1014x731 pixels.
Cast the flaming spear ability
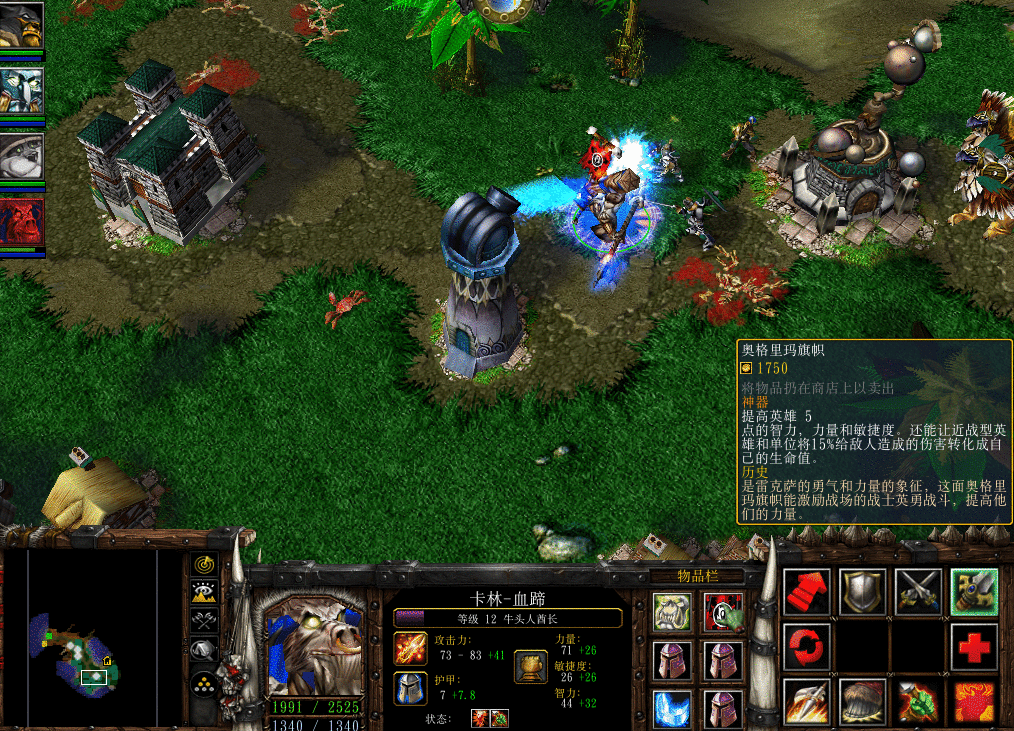tap(806, 702)
